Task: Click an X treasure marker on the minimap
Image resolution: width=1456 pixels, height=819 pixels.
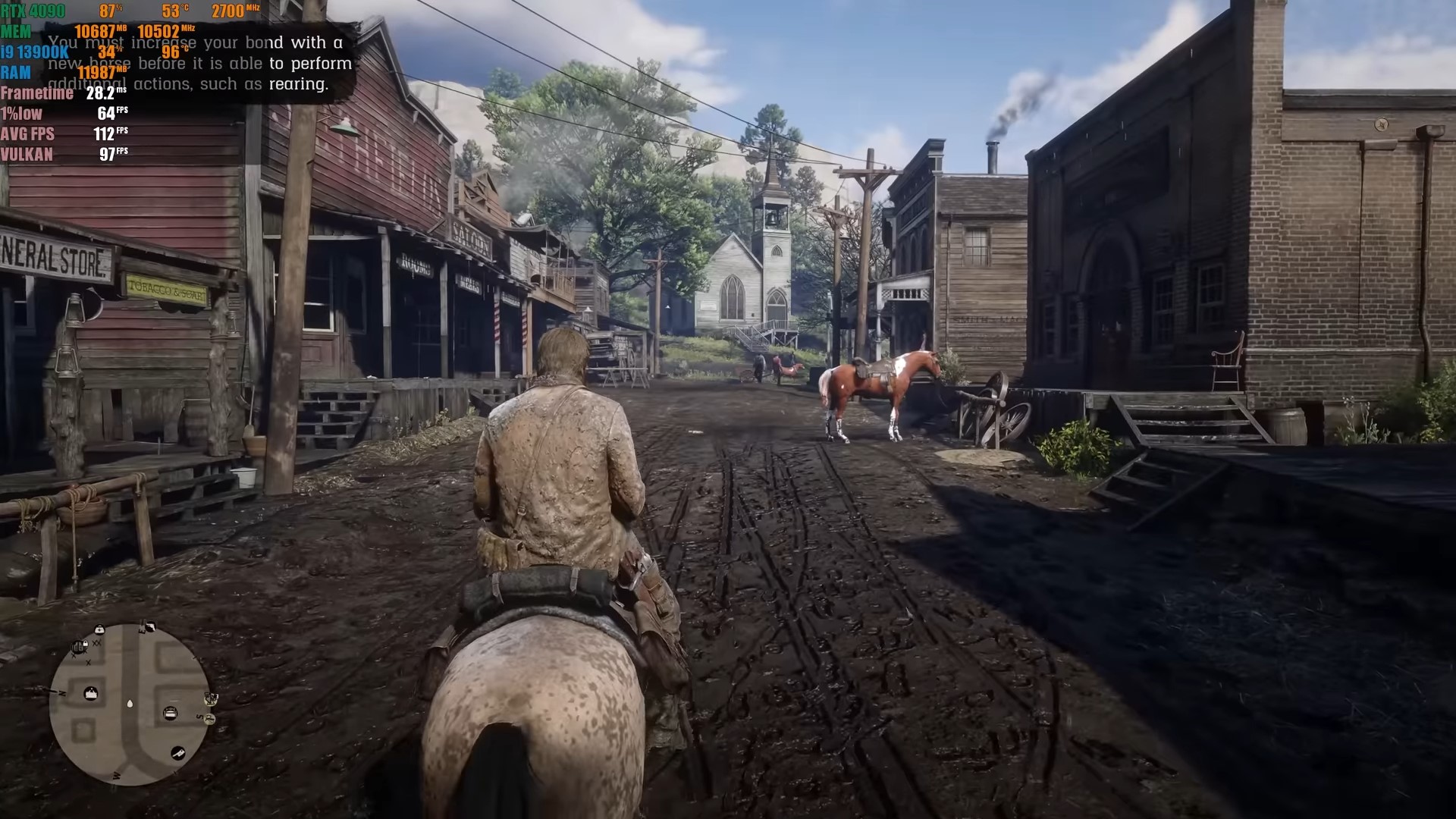Action: [x=96, y=643]
